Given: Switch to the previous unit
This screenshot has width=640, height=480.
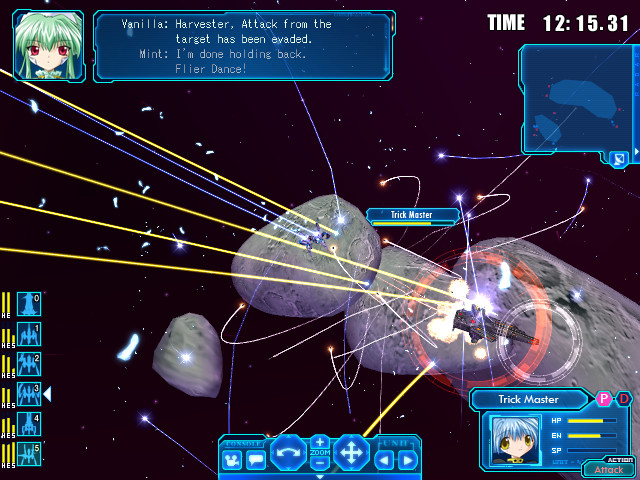Looking at the screenshot, I should pyautogui.click(x=384, y=460).
